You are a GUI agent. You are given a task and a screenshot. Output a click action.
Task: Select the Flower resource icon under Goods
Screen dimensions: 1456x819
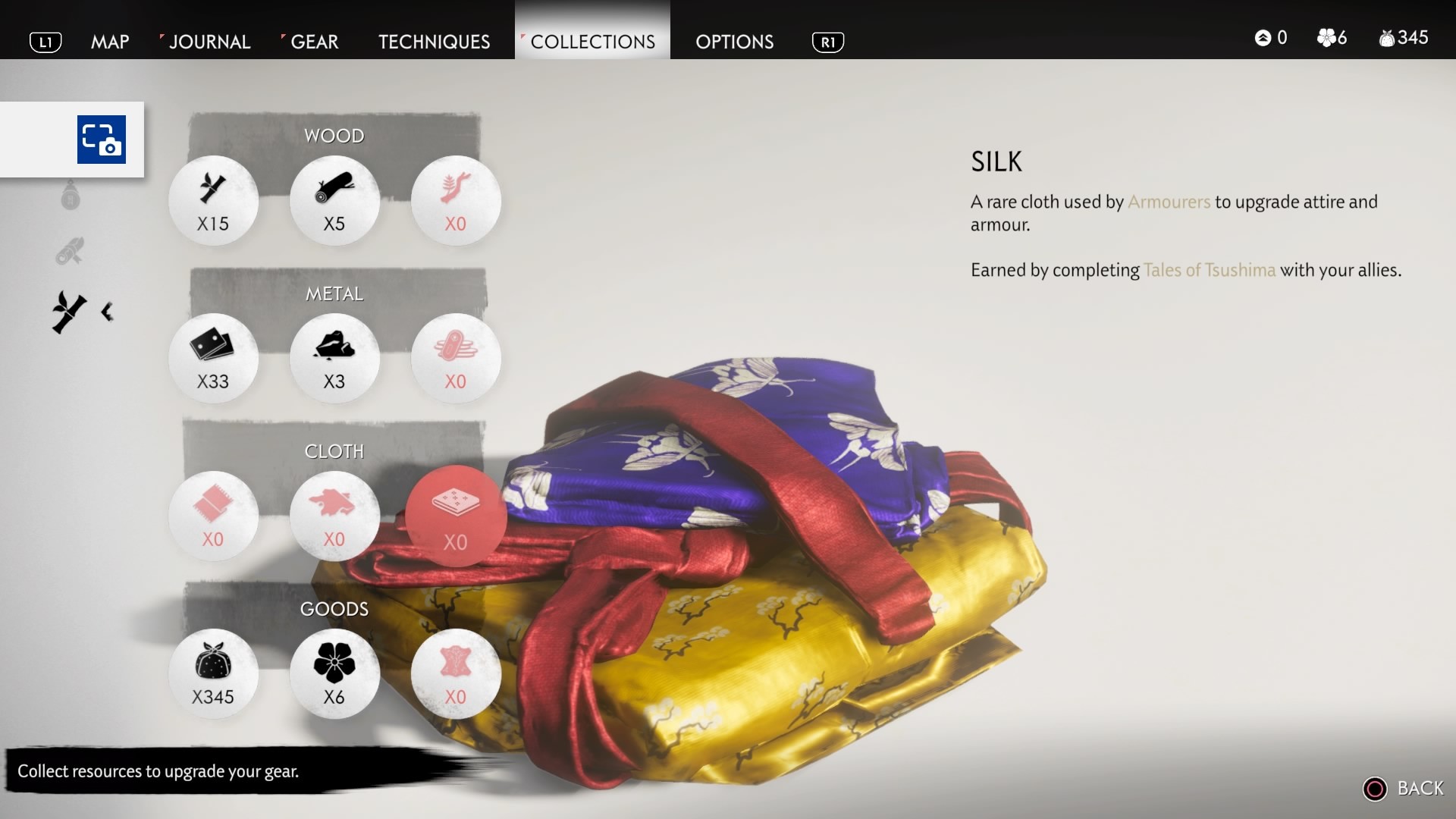[334, 673]
